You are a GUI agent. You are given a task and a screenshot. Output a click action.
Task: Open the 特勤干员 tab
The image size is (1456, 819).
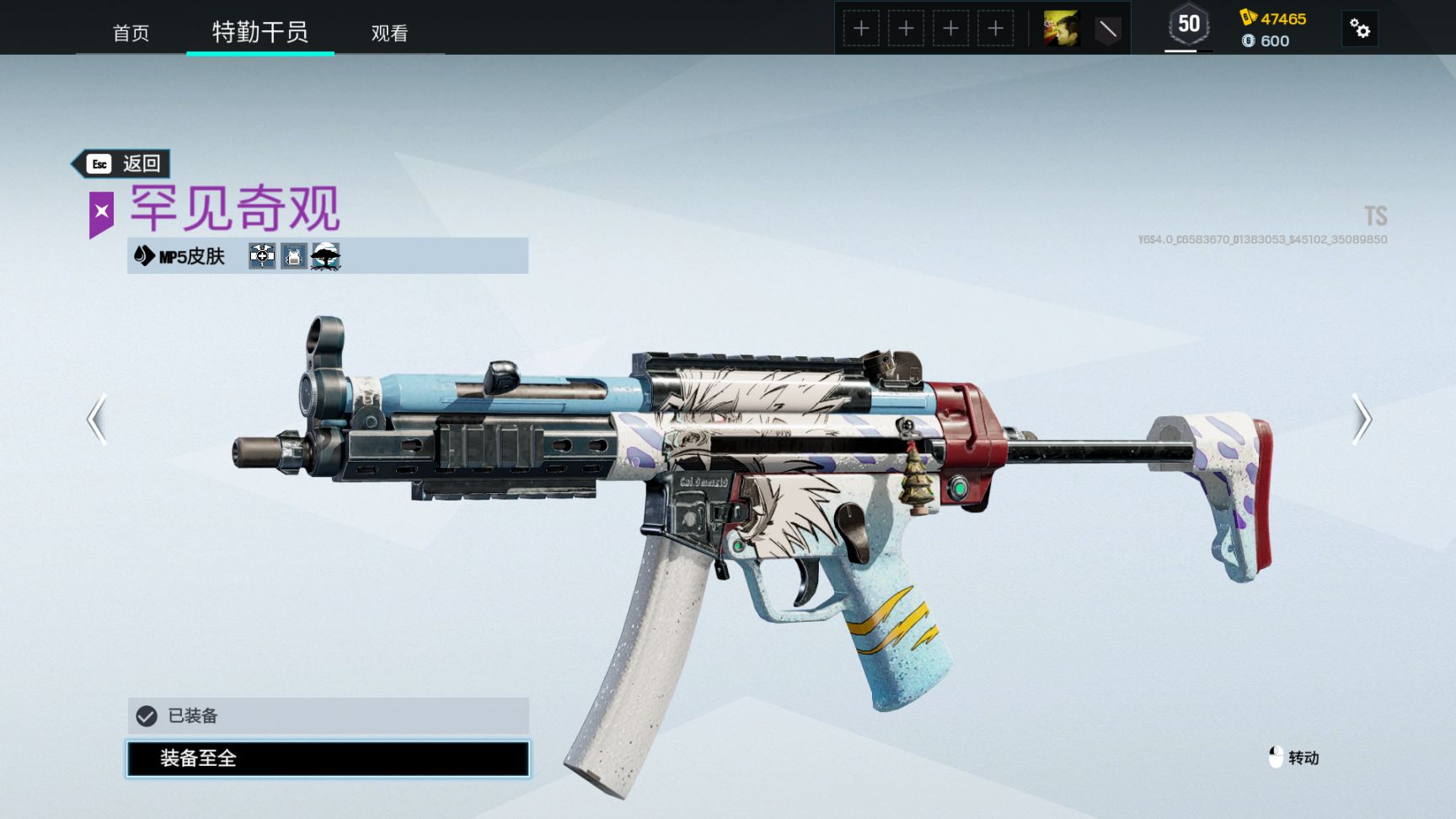point(260,32)
